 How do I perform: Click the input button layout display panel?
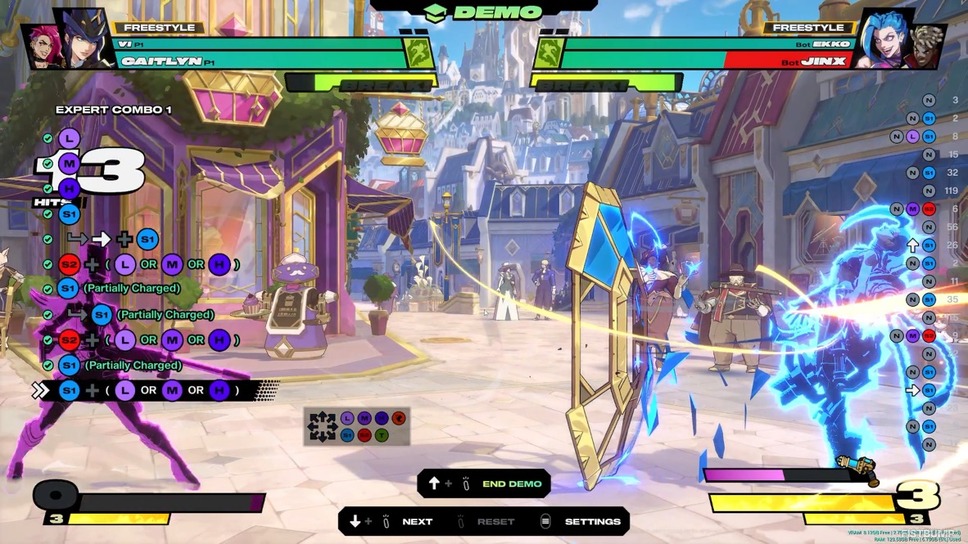click(357, 426)
